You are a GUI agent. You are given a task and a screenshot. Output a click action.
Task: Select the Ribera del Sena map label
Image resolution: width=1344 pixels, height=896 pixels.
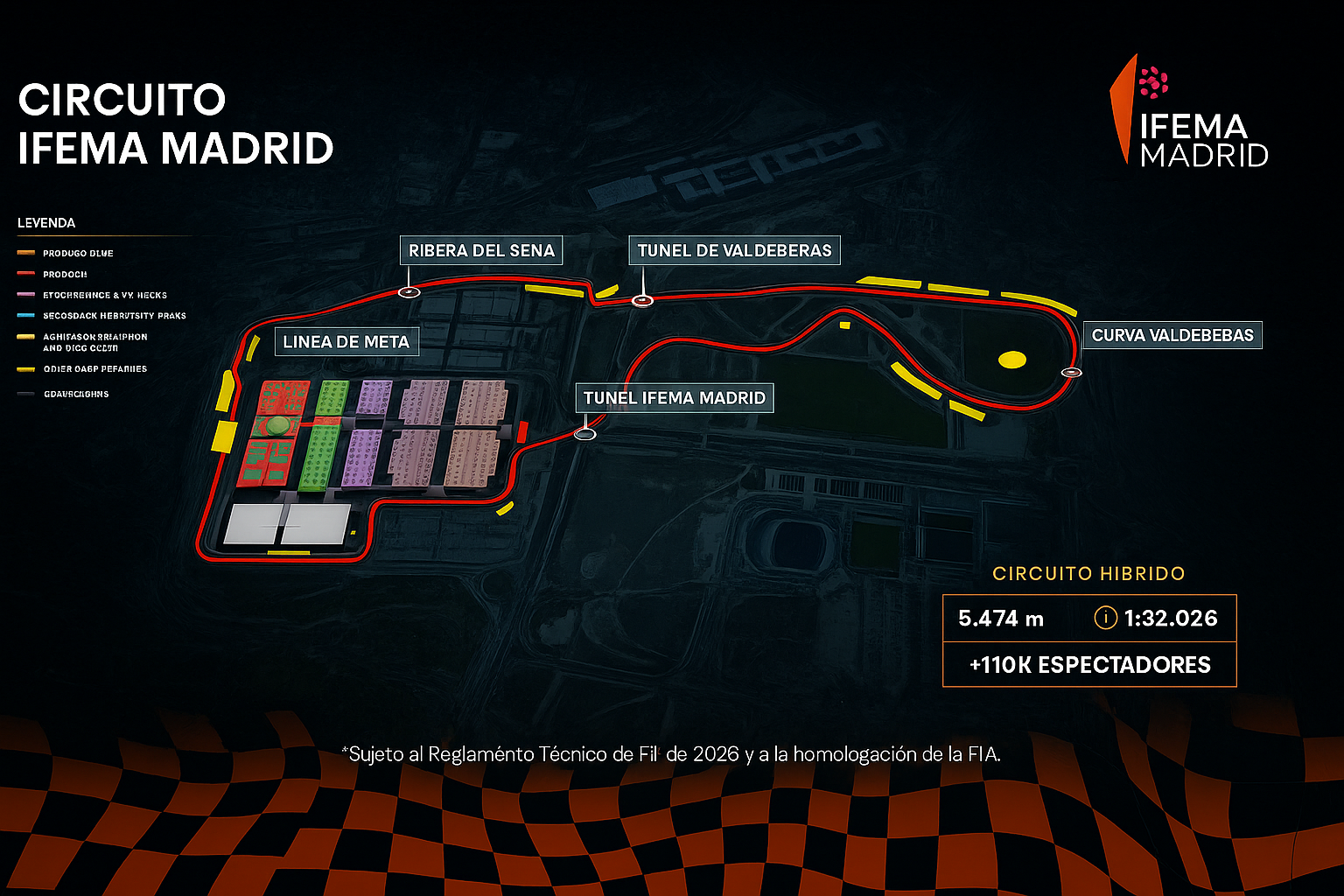coord(481,250)
